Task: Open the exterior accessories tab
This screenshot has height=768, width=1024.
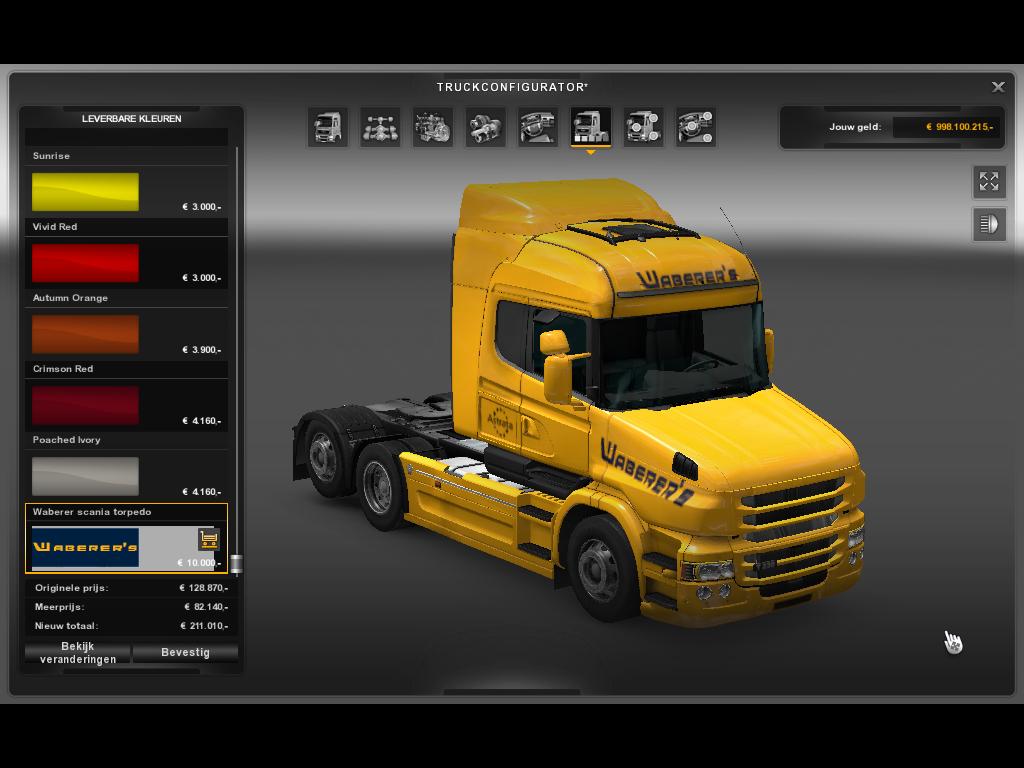Action: click(643, 127)
